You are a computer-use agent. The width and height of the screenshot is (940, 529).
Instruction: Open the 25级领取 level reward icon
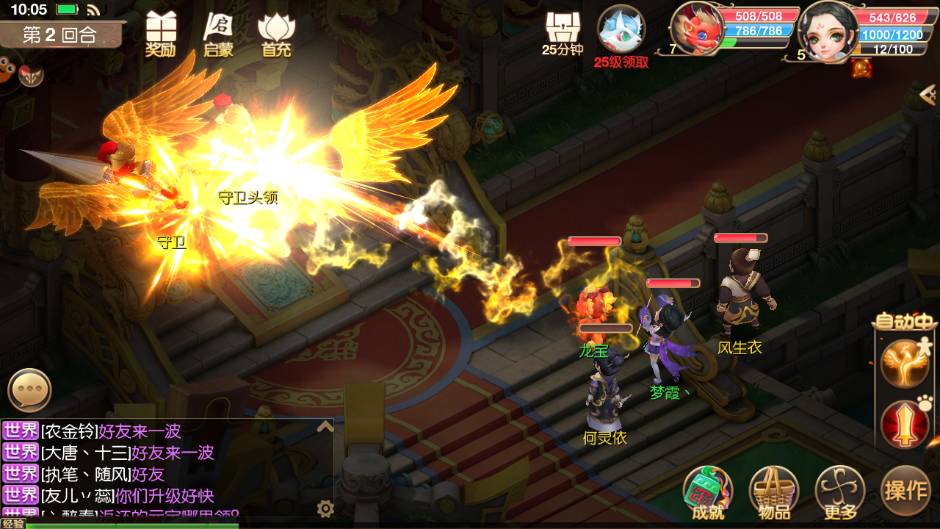click(621, 34)
